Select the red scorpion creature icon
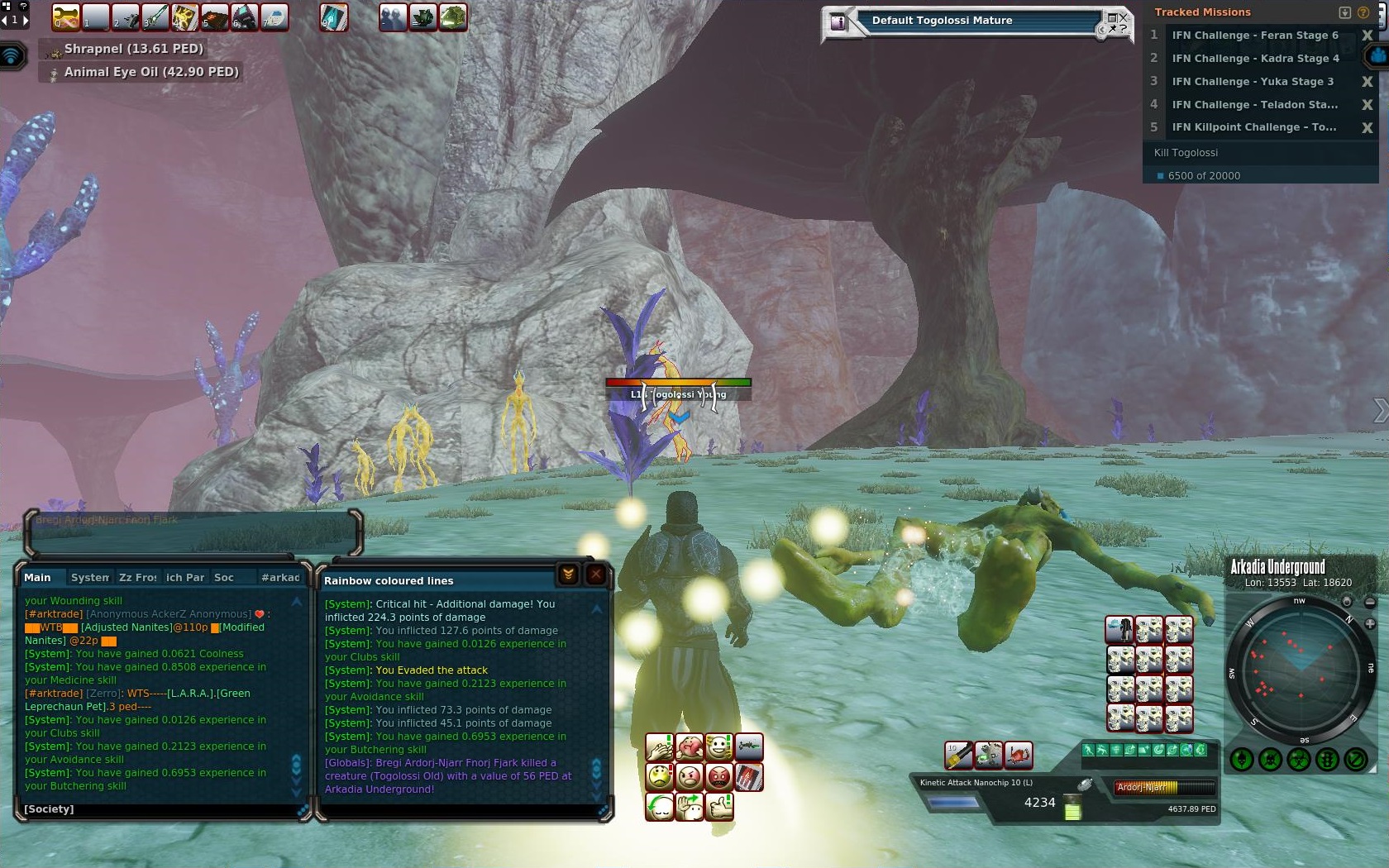Screen dimensions: 1389x868 click(1018, 755)
